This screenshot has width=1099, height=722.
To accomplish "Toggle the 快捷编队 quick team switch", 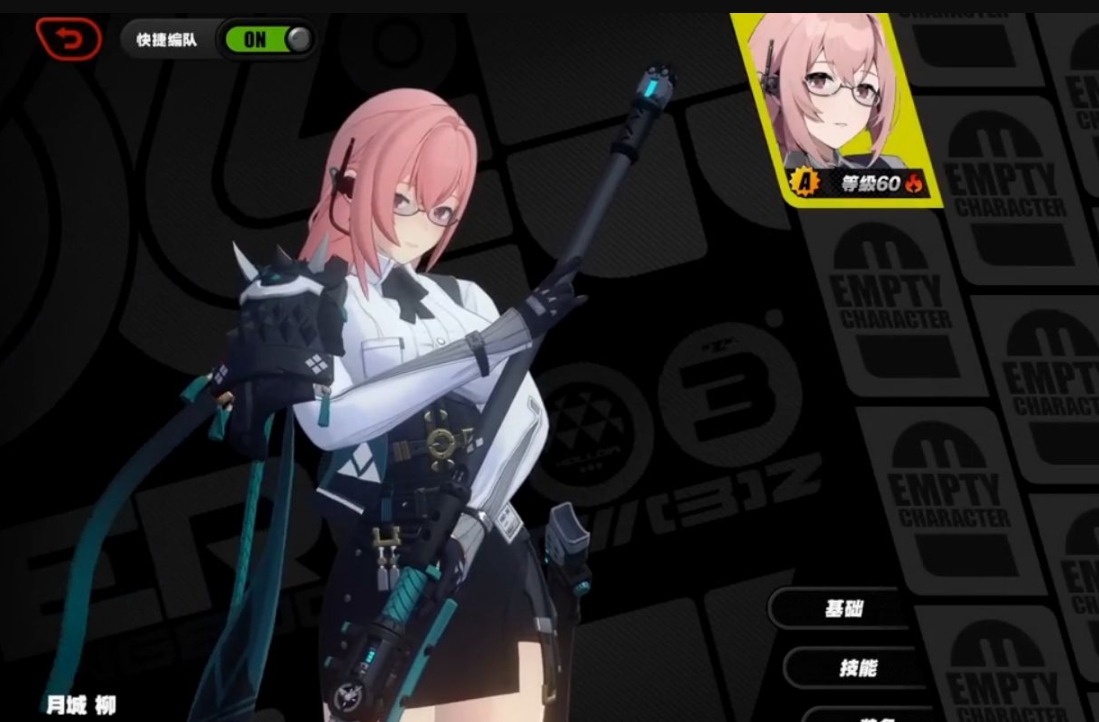I will (x=268, y=40).
